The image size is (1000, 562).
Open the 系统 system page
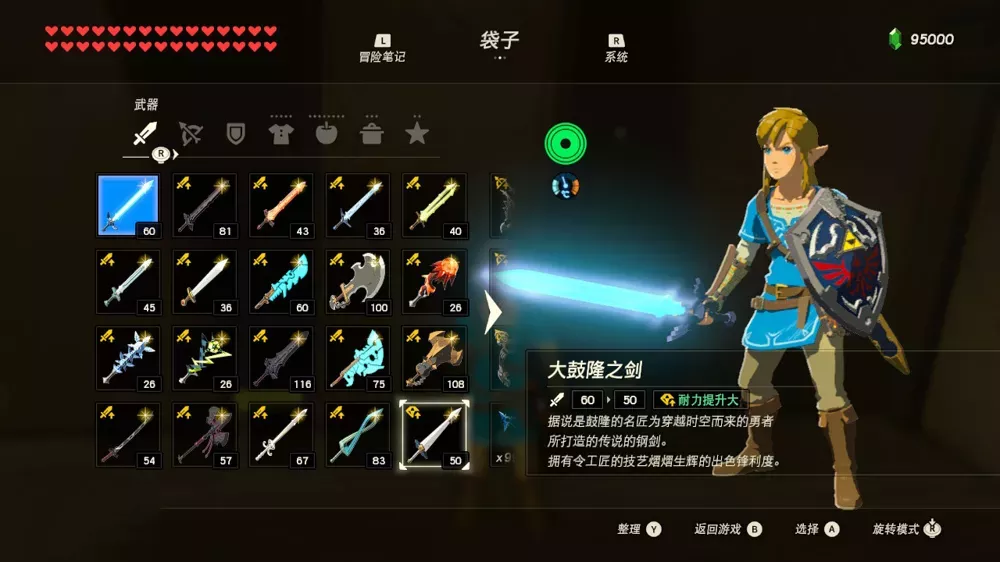click(616, 48)
